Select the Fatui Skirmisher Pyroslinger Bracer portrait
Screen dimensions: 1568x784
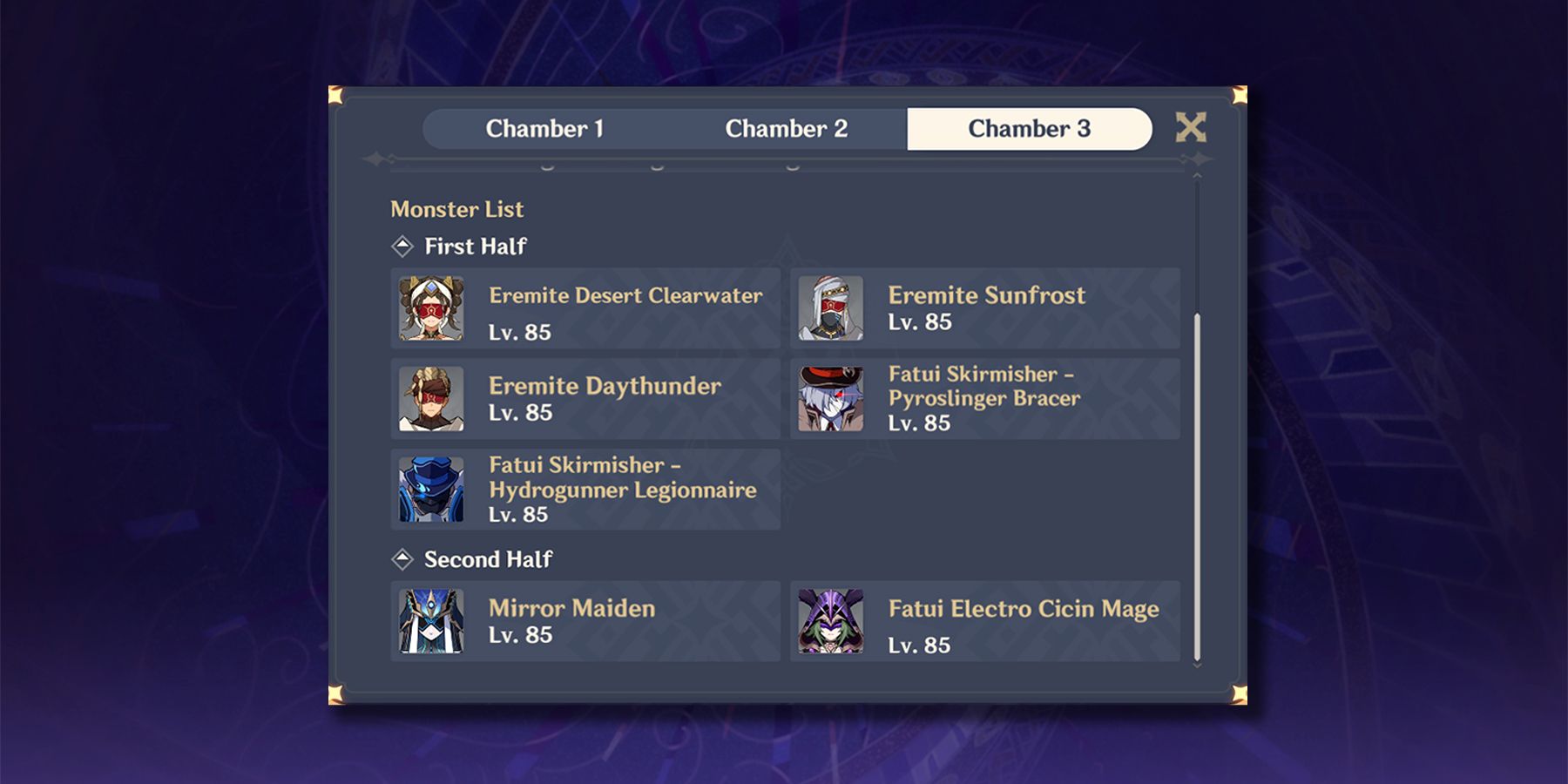830,399
